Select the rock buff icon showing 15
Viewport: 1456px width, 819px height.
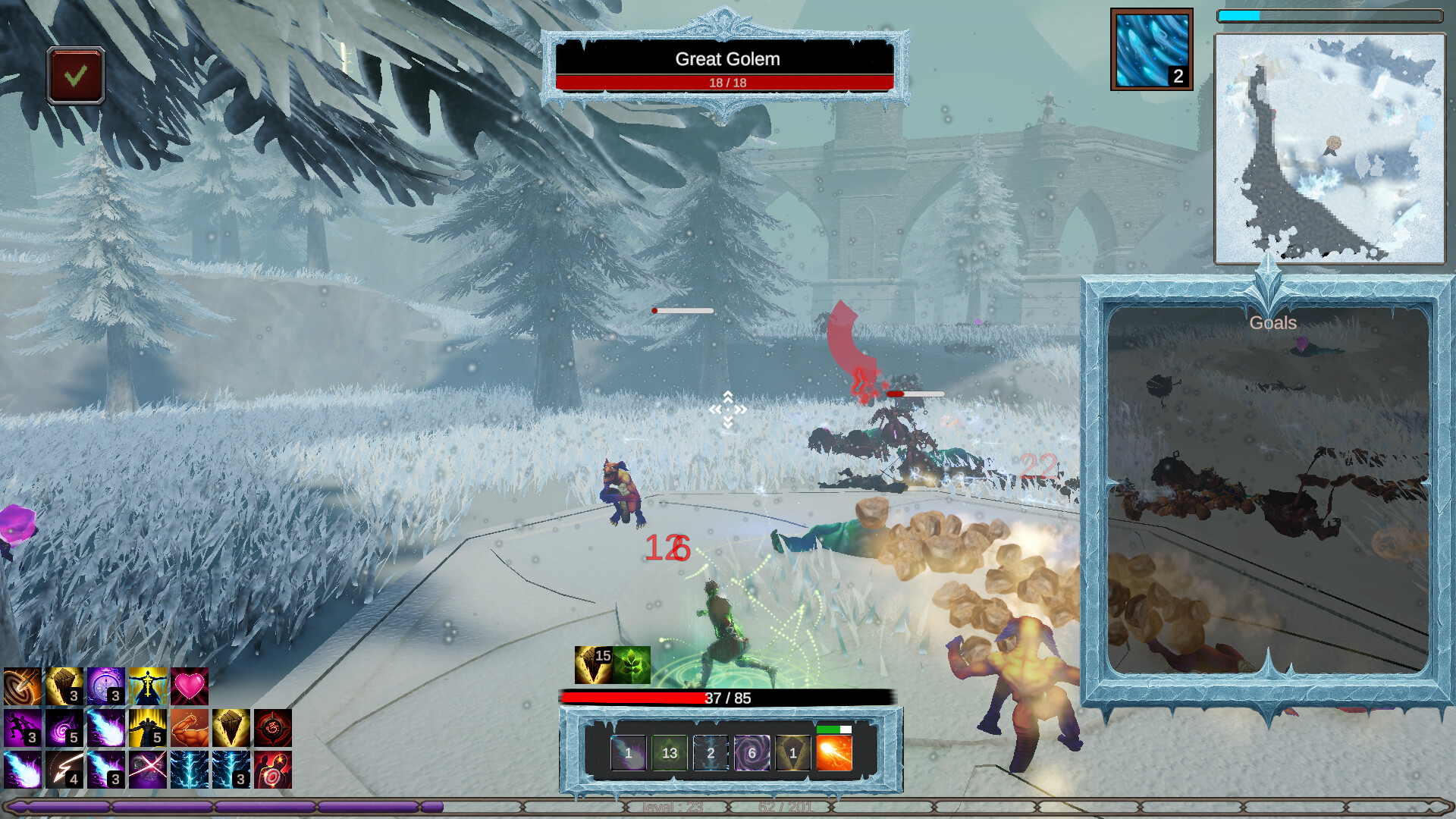click(593, 665)
